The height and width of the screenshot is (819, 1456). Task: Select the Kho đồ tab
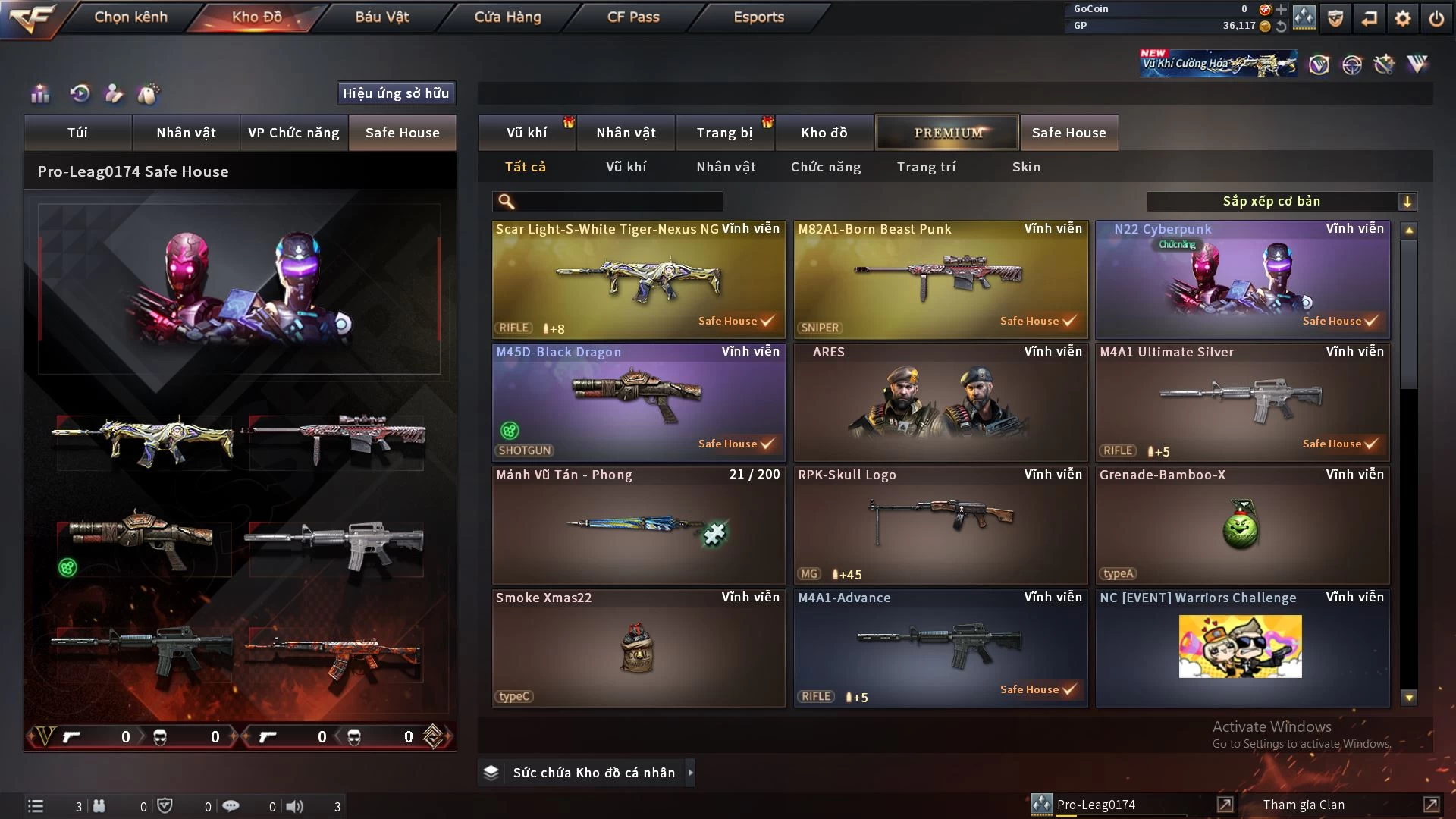tap(824, 133)
